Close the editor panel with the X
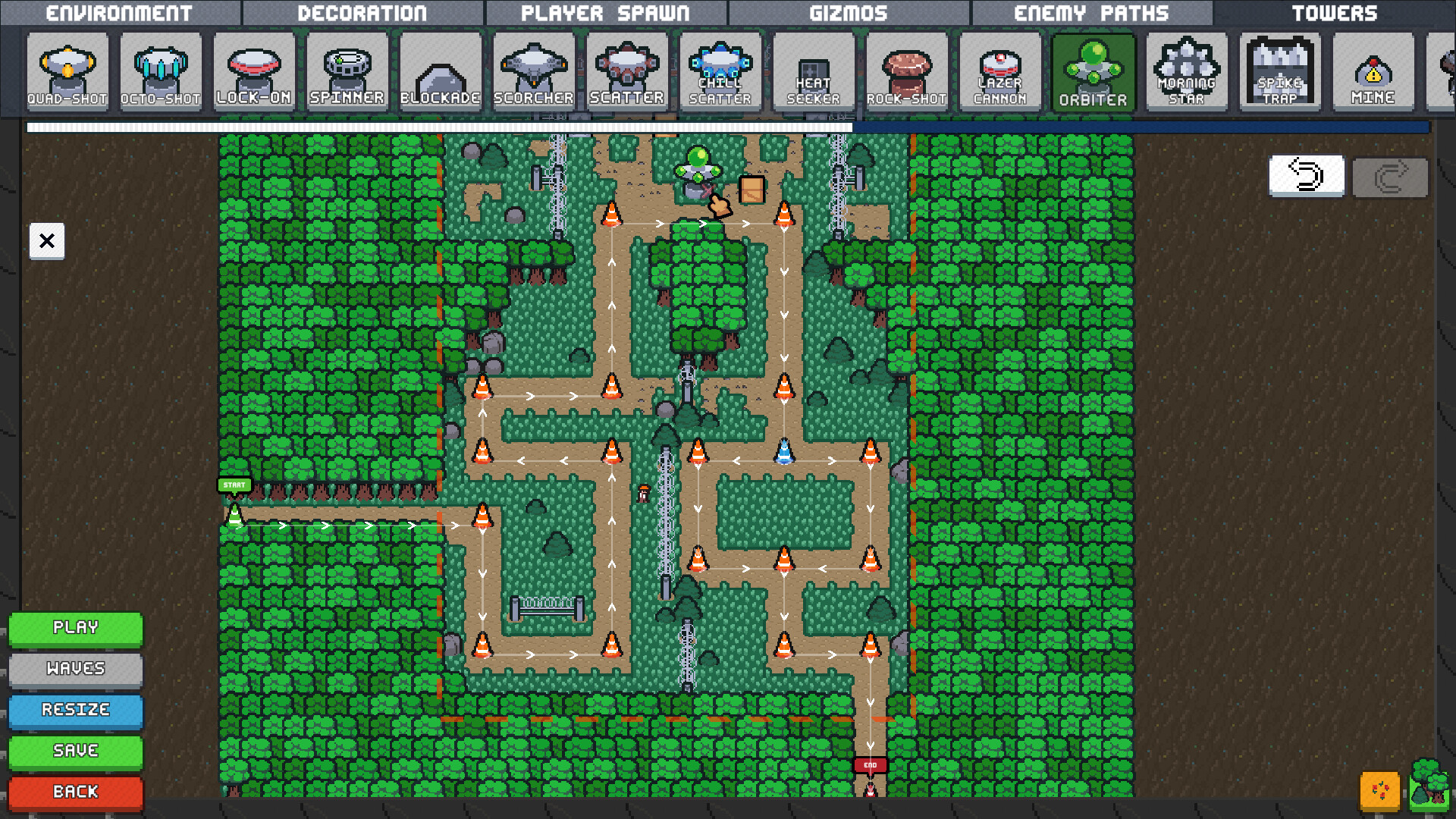1456x819 pixels. tap(46, 241)
